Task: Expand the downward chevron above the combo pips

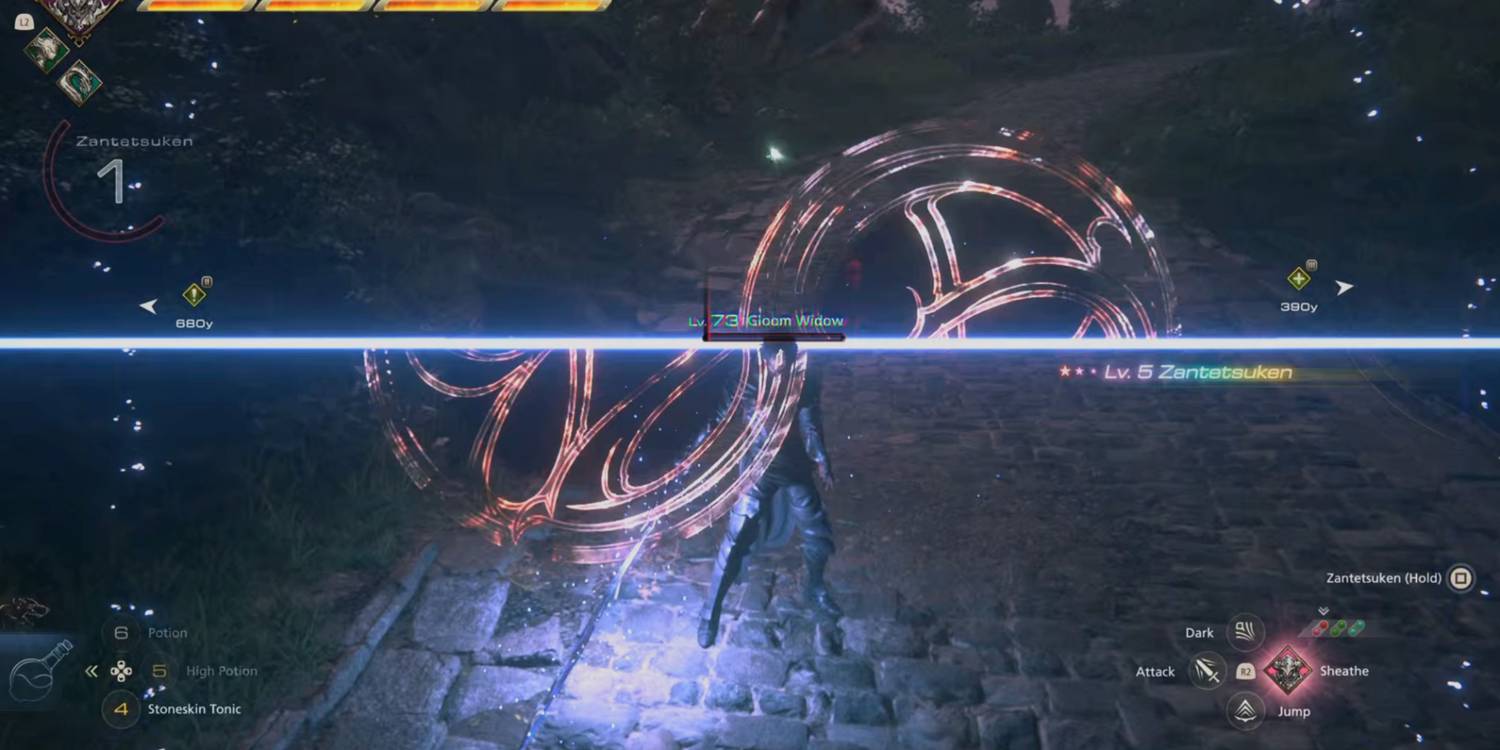Action: point(1323,610)
